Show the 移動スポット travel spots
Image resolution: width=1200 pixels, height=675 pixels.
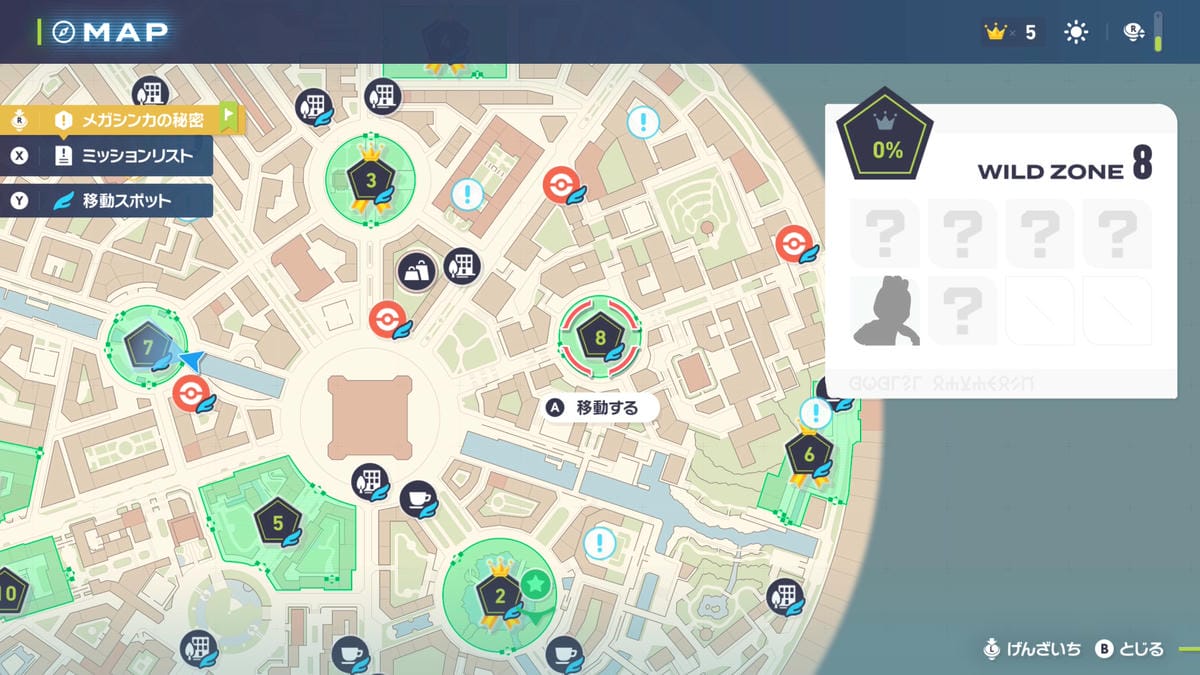pyautogui.click(x=125, y=200)
